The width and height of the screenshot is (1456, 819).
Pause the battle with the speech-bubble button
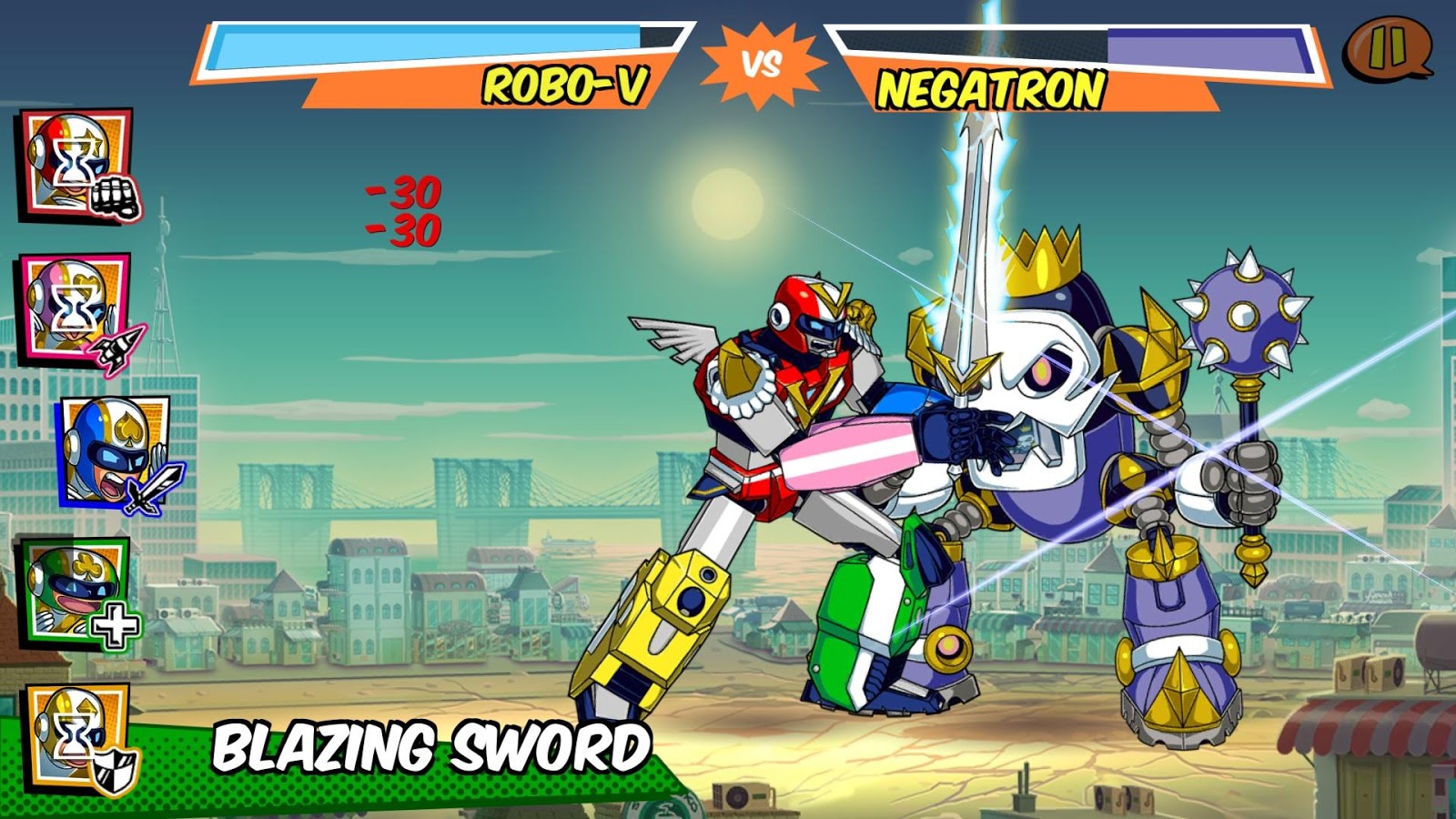pos(1388,47)
